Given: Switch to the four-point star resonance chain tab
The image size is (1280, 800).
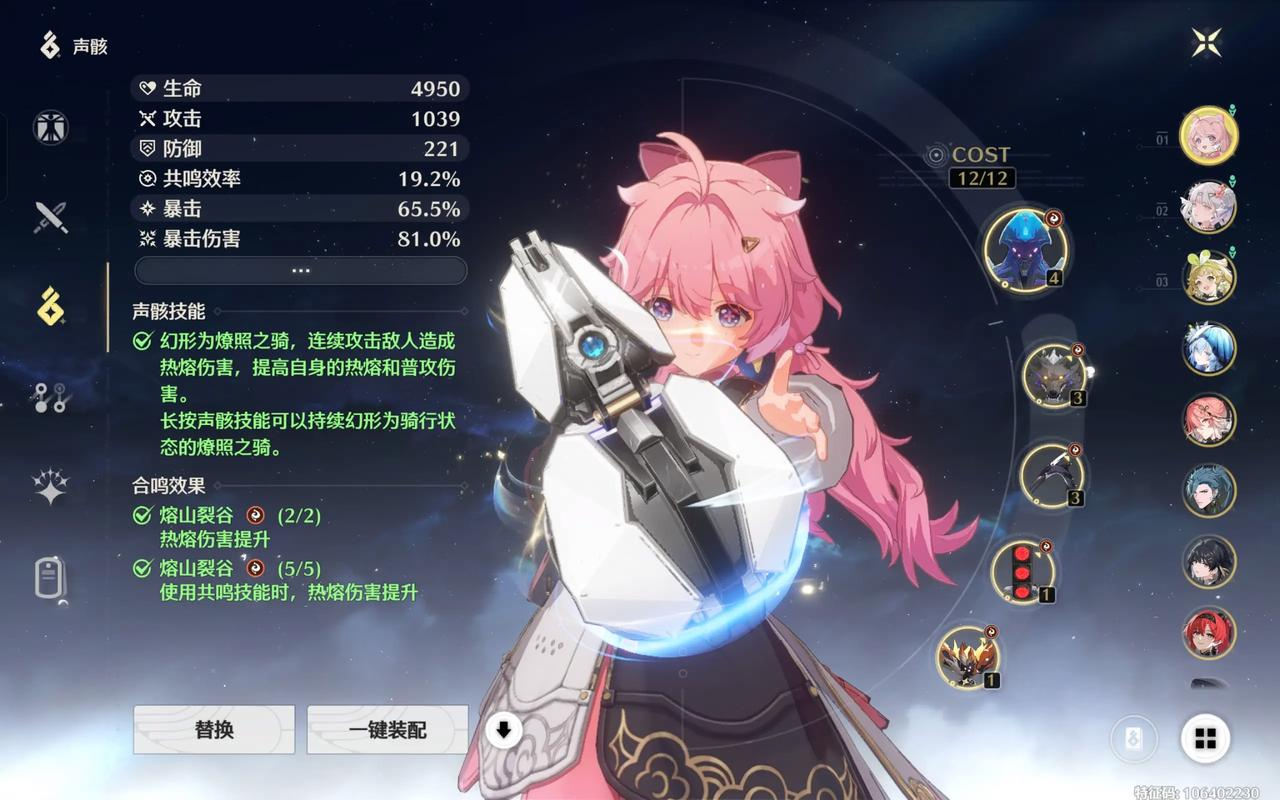Looking at the screenshot, I should (50, 487).
